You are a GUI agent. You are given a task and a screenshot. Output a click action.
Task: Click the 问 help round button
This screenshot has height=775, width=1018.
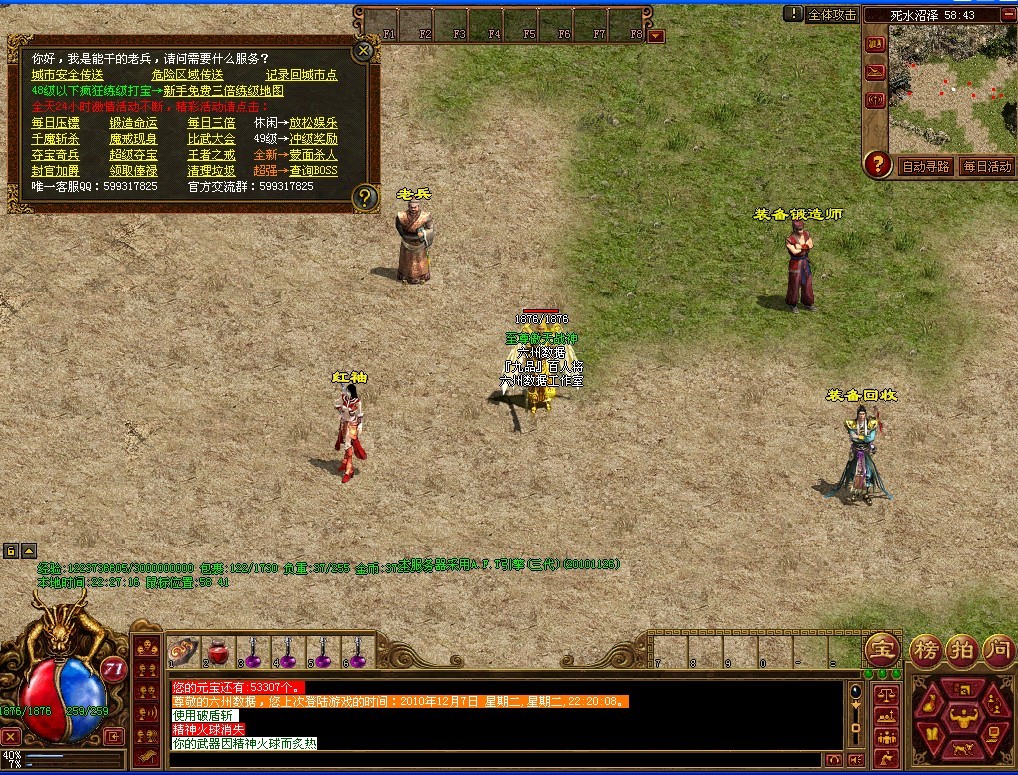(x=998, y=649)
